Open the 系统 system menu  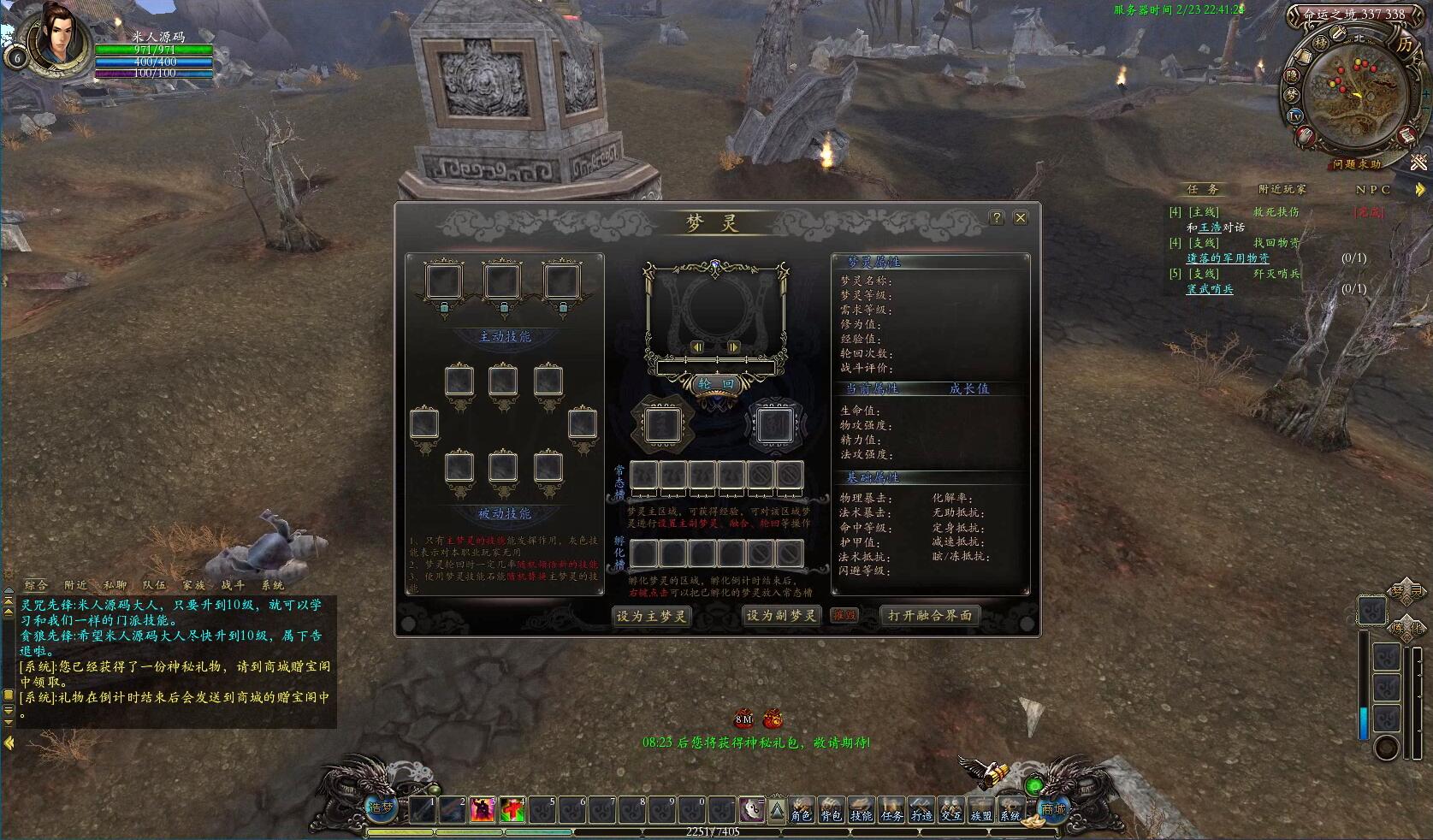[x=1010, y=810]
